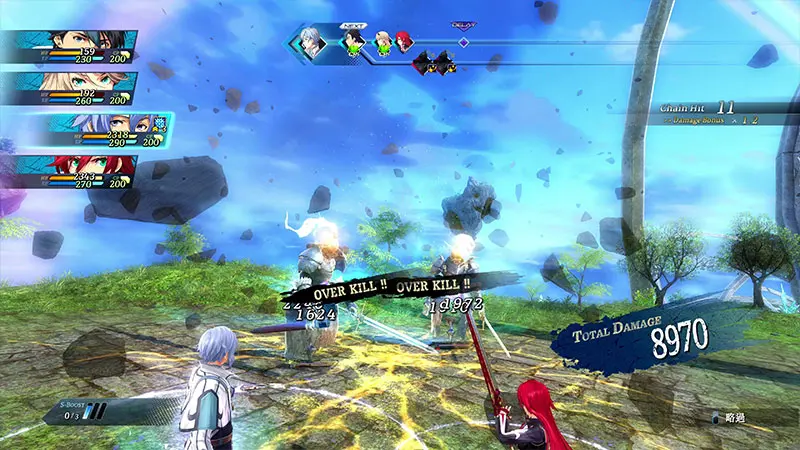Select the black-haired party member's status panel
This screenshot has width=800, height=450.
click(x=68, y=47)
